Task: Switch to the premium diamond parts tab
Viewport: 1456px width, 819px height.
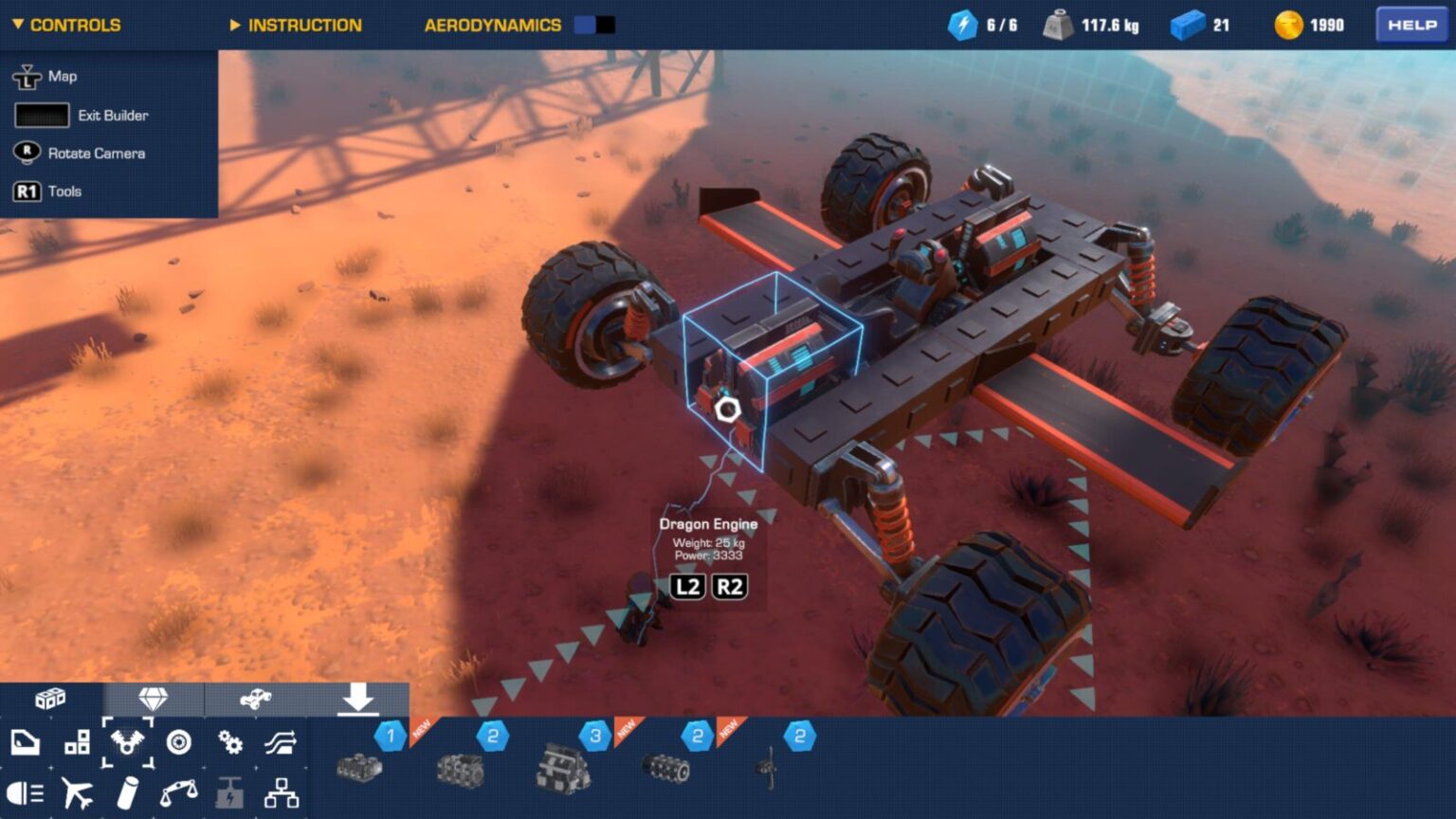Action: point(152,699)
